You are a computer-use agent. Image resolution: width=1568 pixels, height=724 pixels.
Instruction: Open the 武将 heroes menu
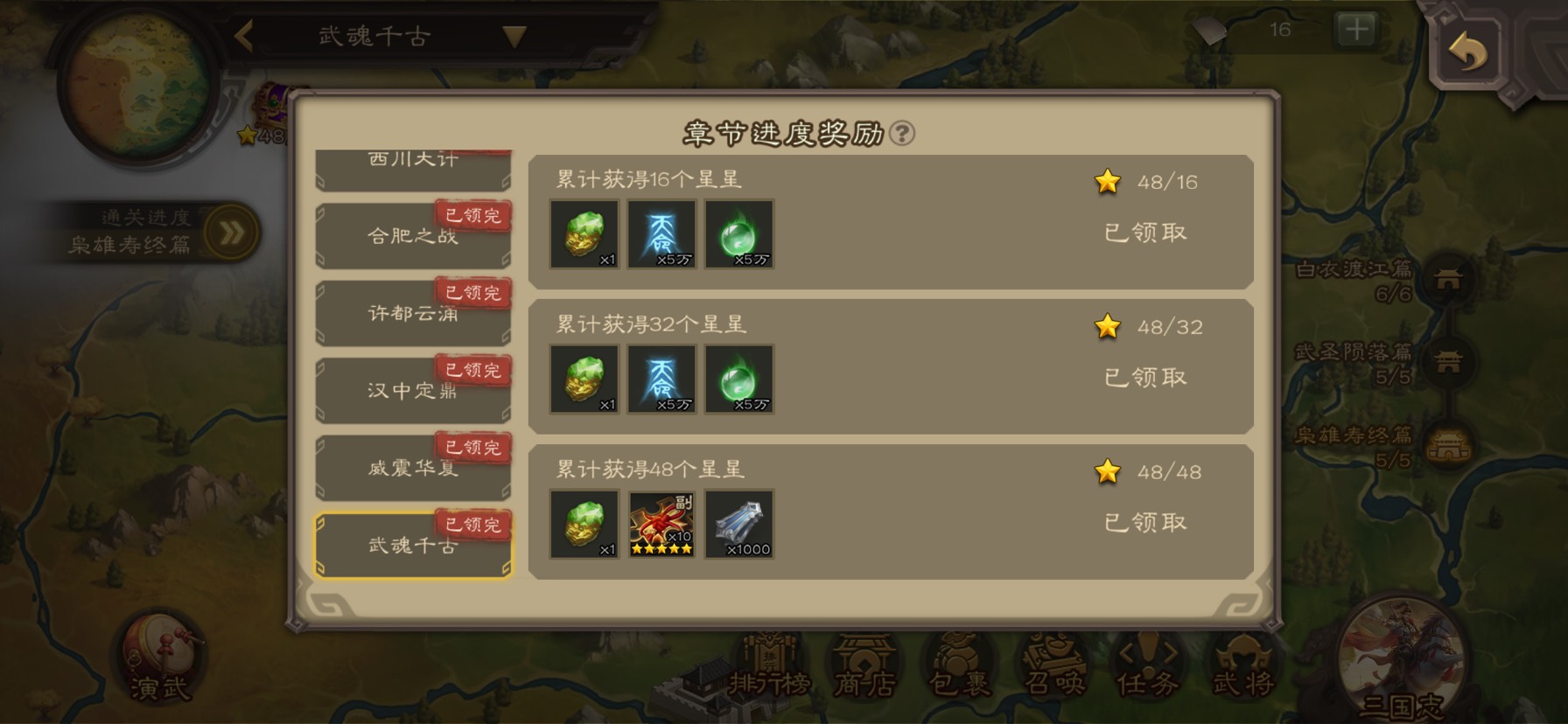1242,669
